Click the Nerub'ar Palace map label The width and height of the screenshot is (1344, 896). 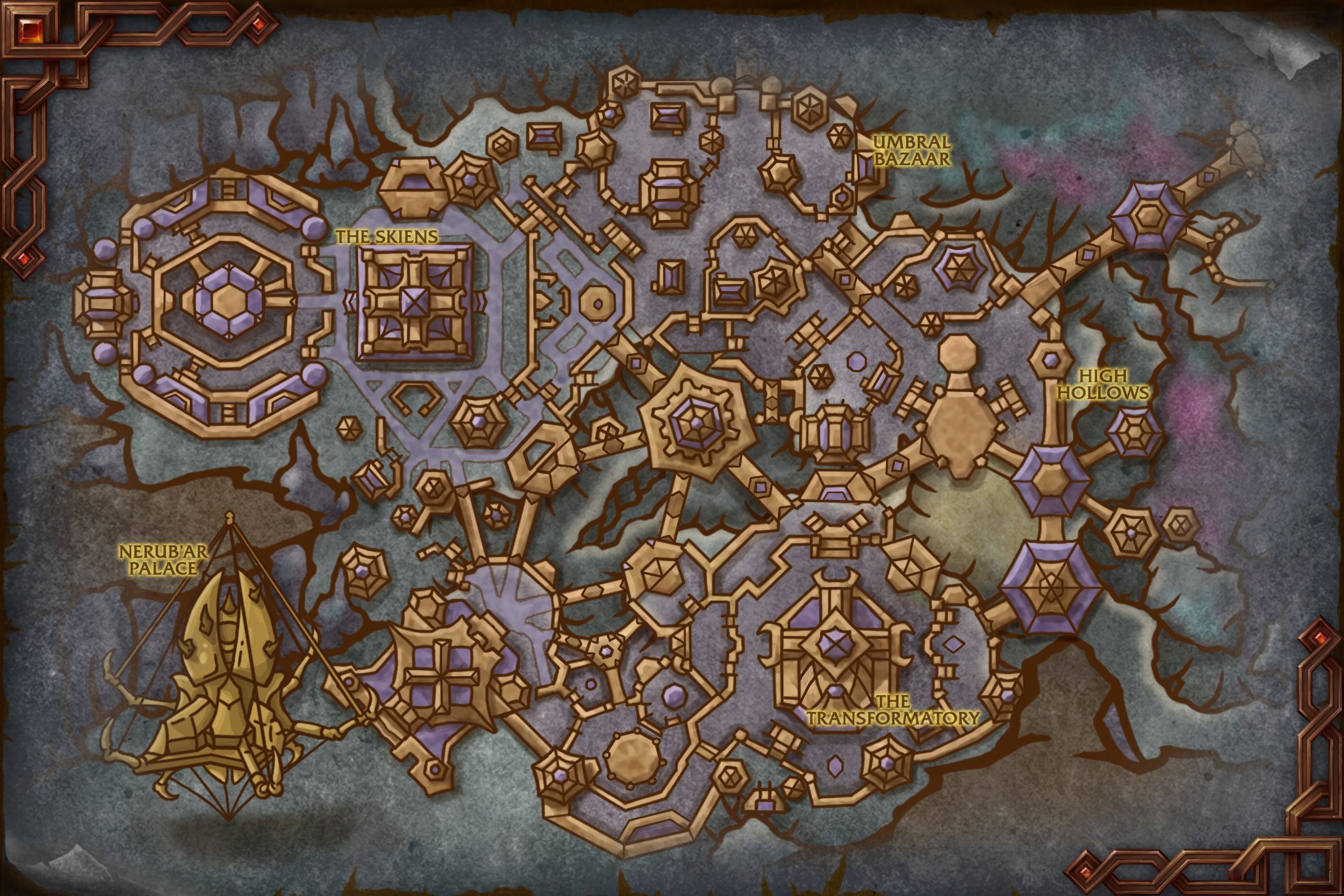pos(162,560)
